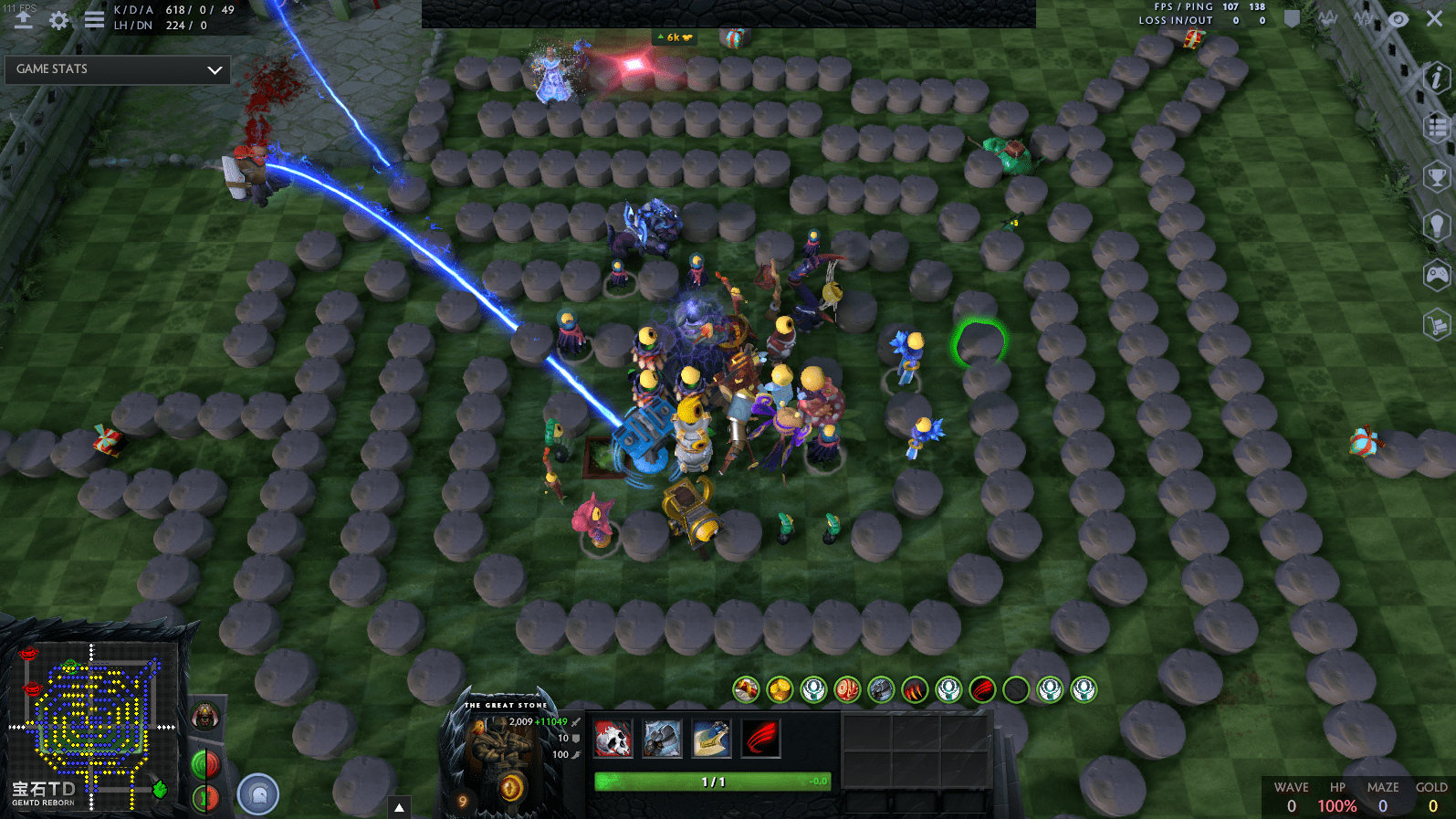Open the gamepad controls icon on right sidebar
Screen dimensions: 1456x819
[1434, 274]
